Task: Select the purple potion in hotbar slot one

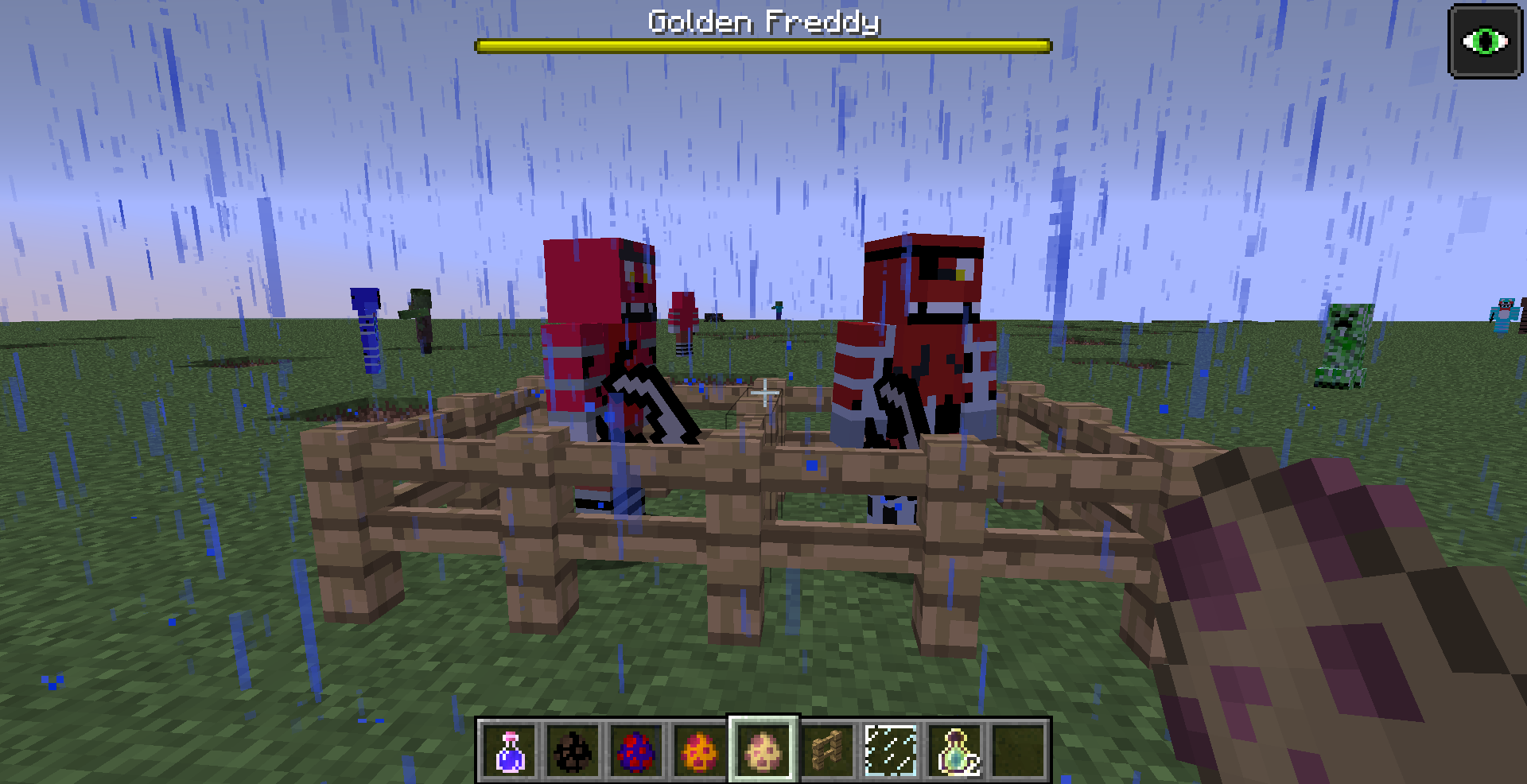Action: [509, 747]
